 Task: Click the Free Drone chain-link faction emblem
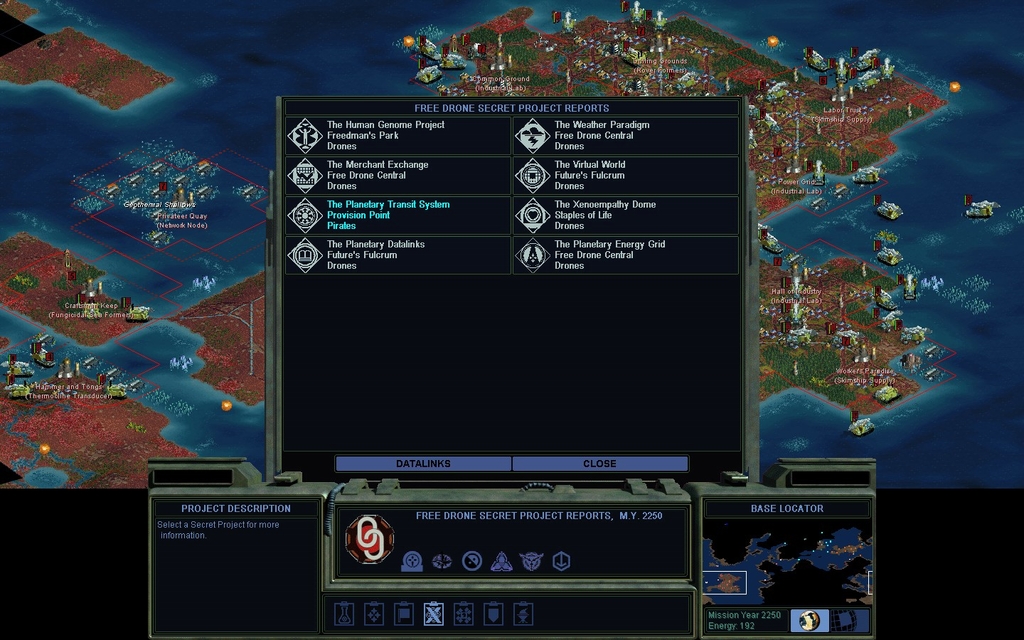pos(369,540)
